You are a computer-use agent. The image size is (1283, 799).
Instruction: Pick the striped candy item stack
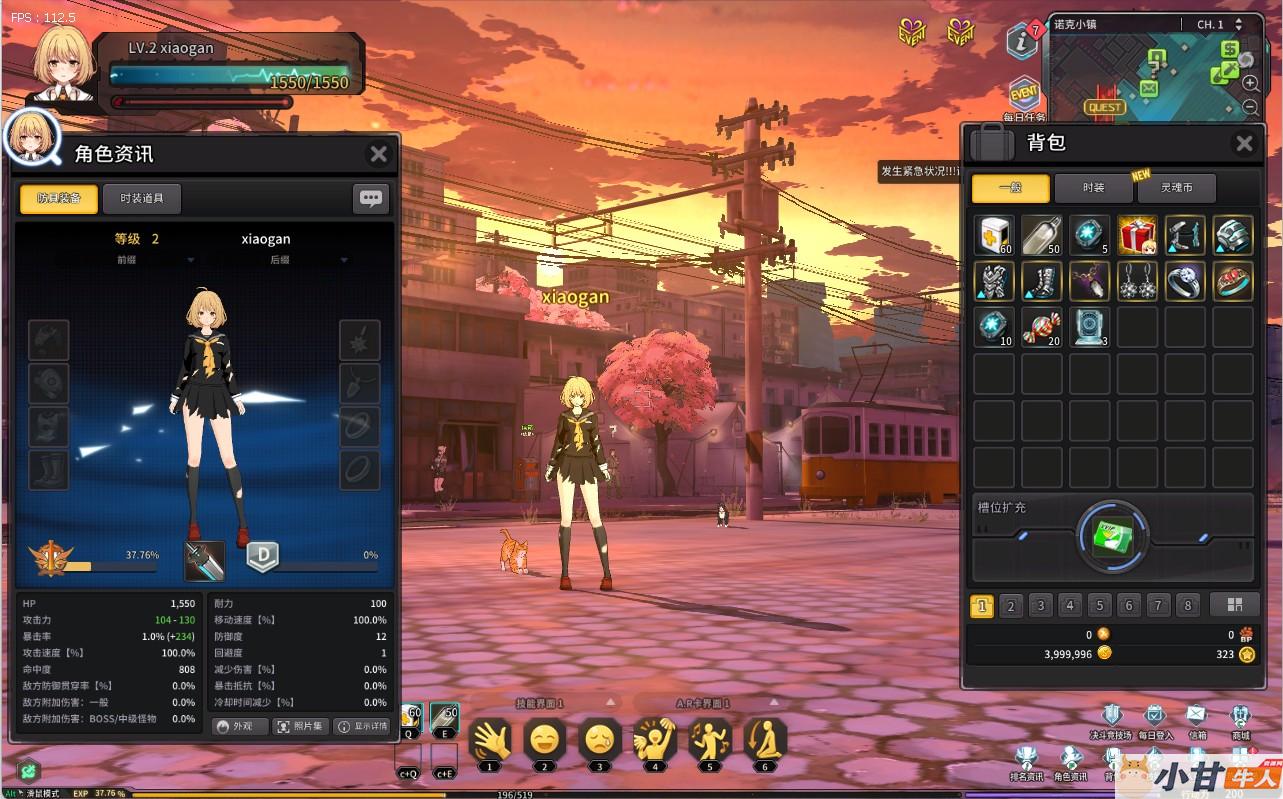1041,328
